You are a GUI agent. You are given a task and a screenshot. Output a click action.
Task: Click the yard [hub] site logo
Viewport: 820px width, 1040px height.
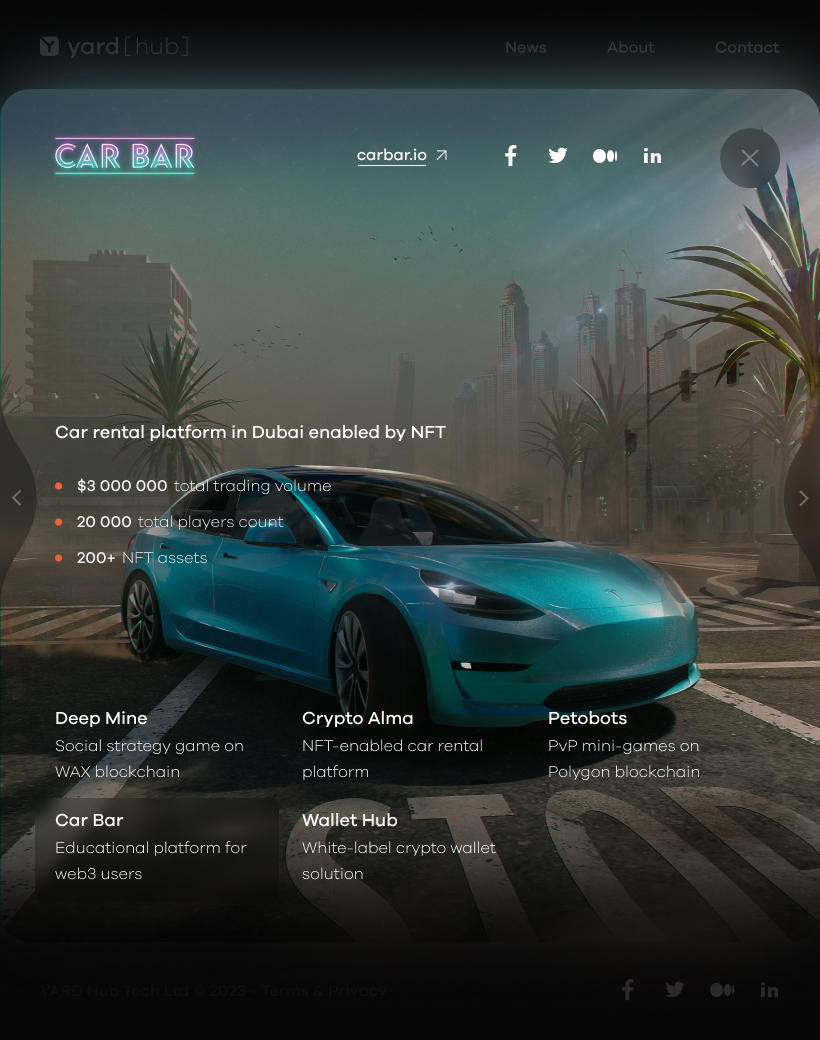[114, 47]
